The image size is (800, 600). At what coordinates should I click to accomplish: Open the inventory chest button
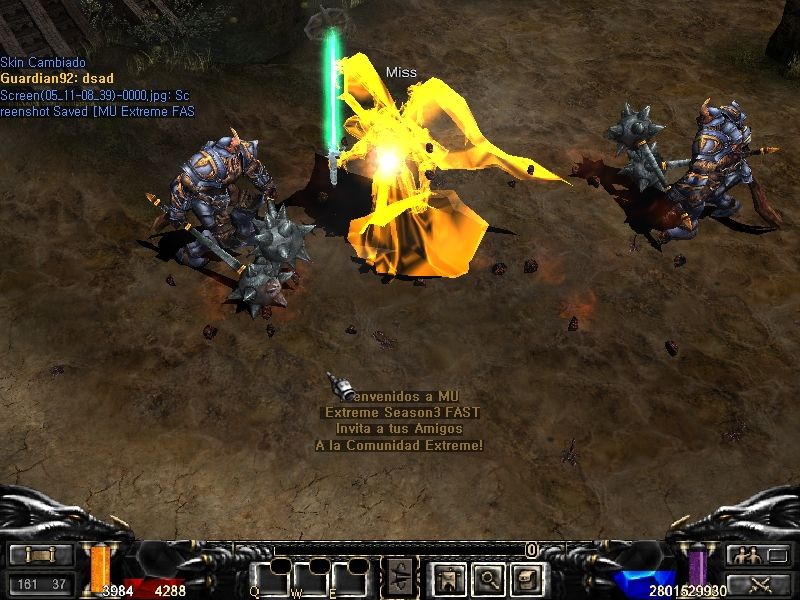(527, 577)
